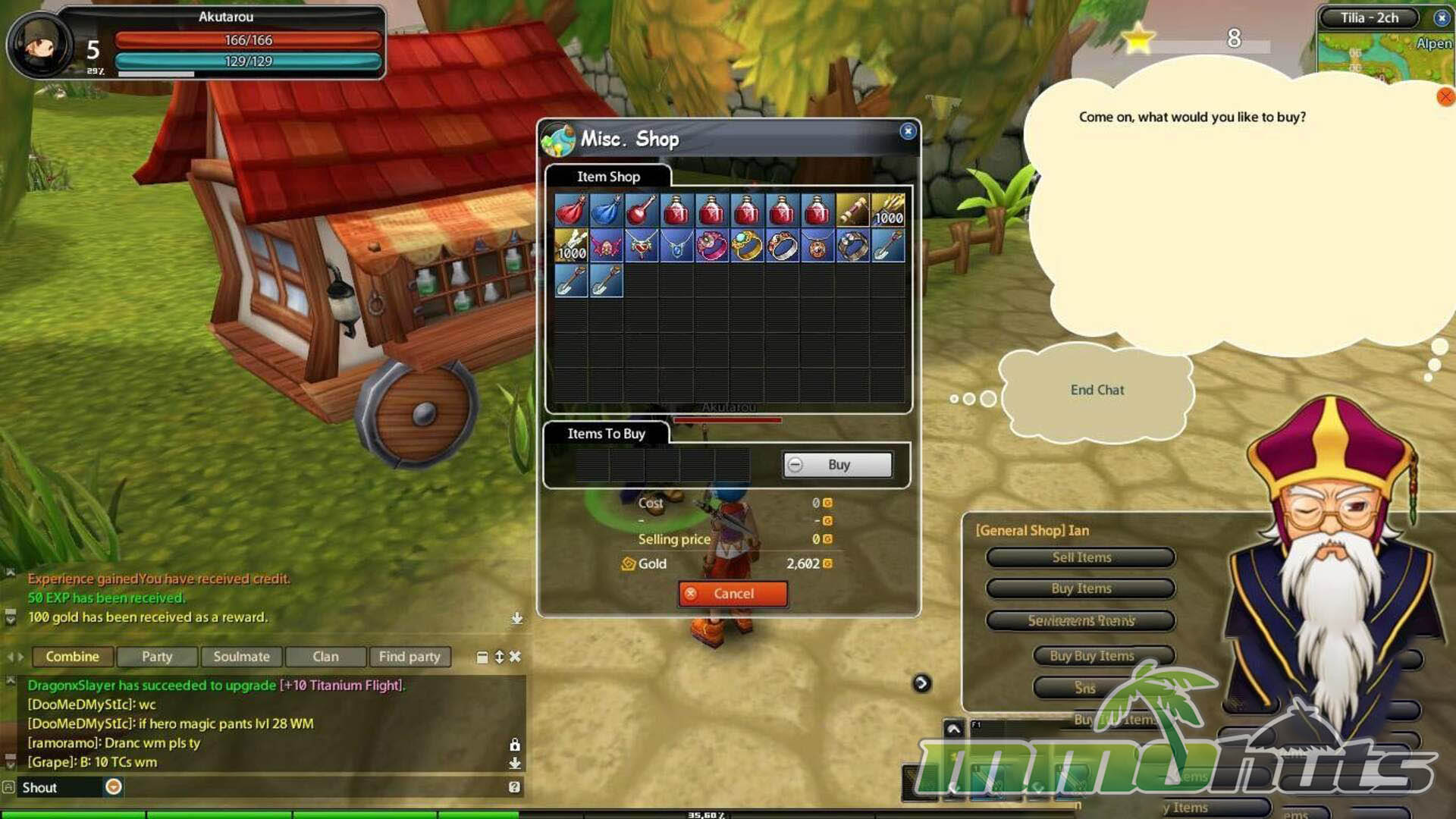Pick the blue pouch in the shop
Image resolution: width=1456 pixels, height=819 pixels.
[606, 210]
